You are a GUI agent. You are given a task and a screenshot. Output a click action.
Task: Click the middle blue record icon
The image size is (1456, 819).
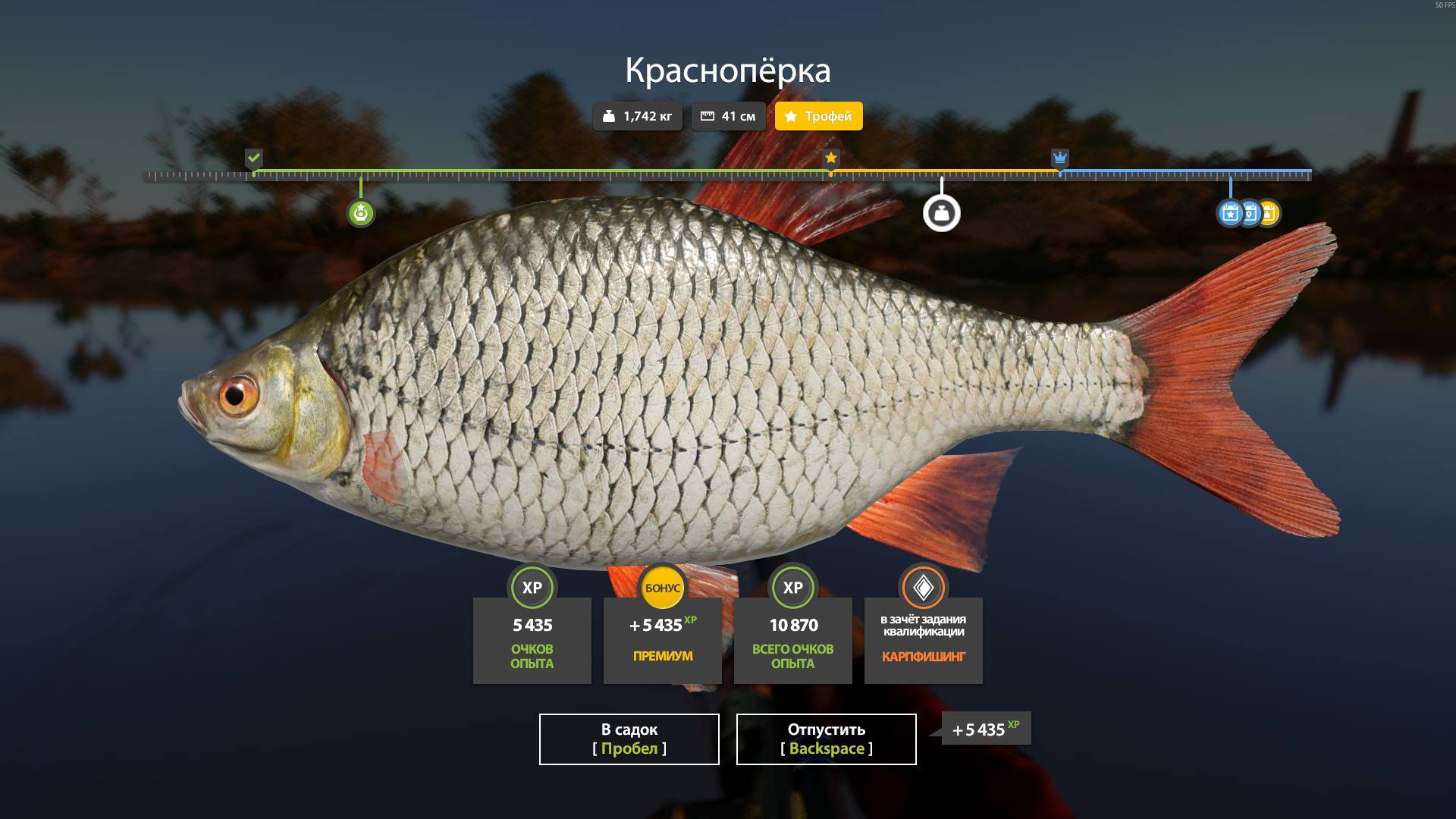(x=1250, y=215)
